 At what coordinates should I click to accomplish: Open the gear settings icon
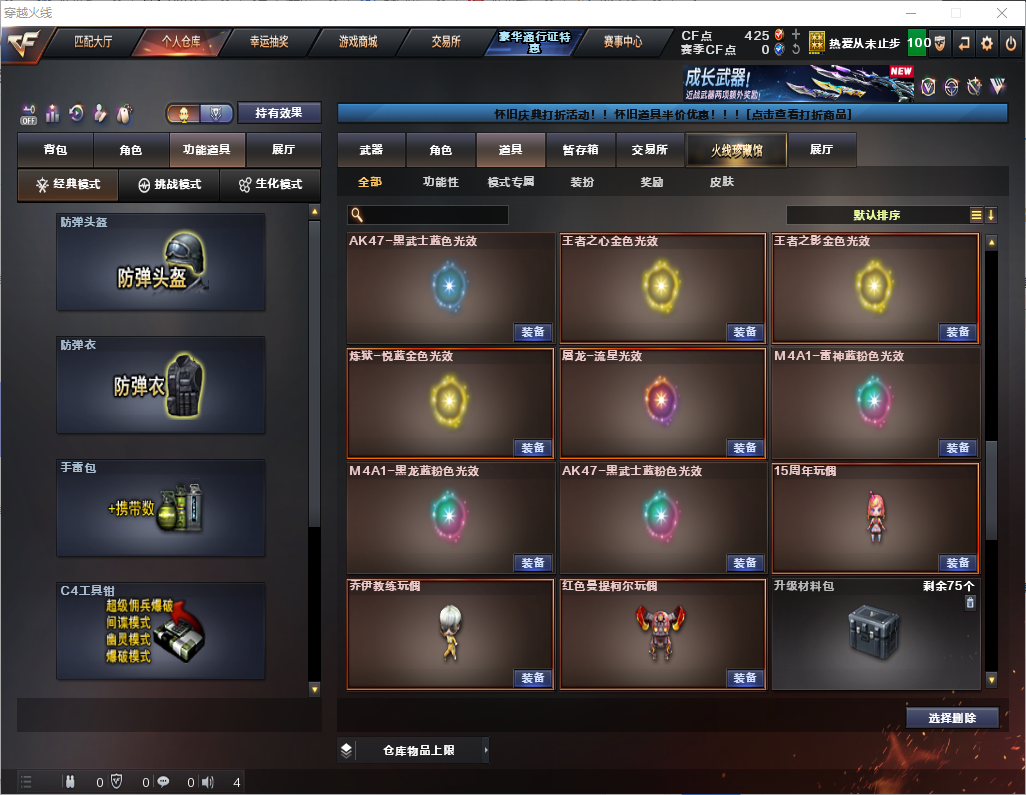[987, 43]
